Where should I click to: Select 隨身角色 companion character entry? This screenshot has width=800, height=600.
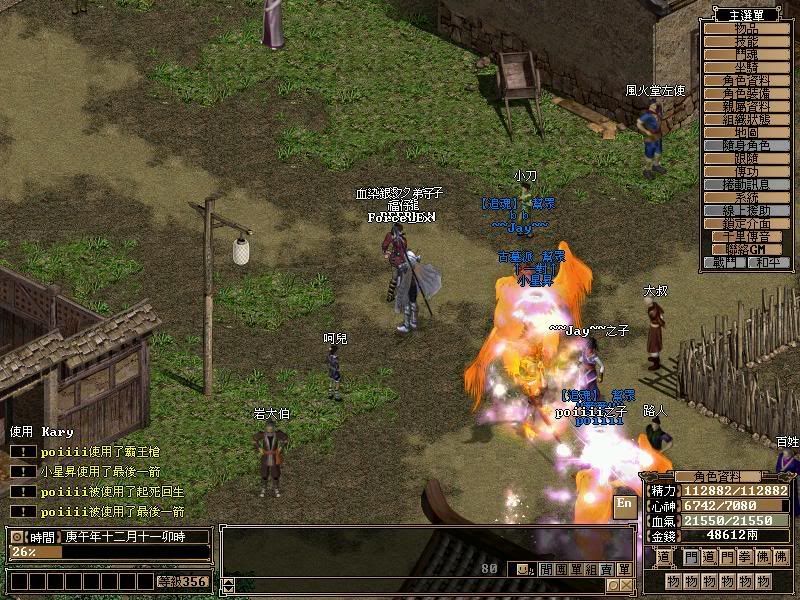[746, 145]
